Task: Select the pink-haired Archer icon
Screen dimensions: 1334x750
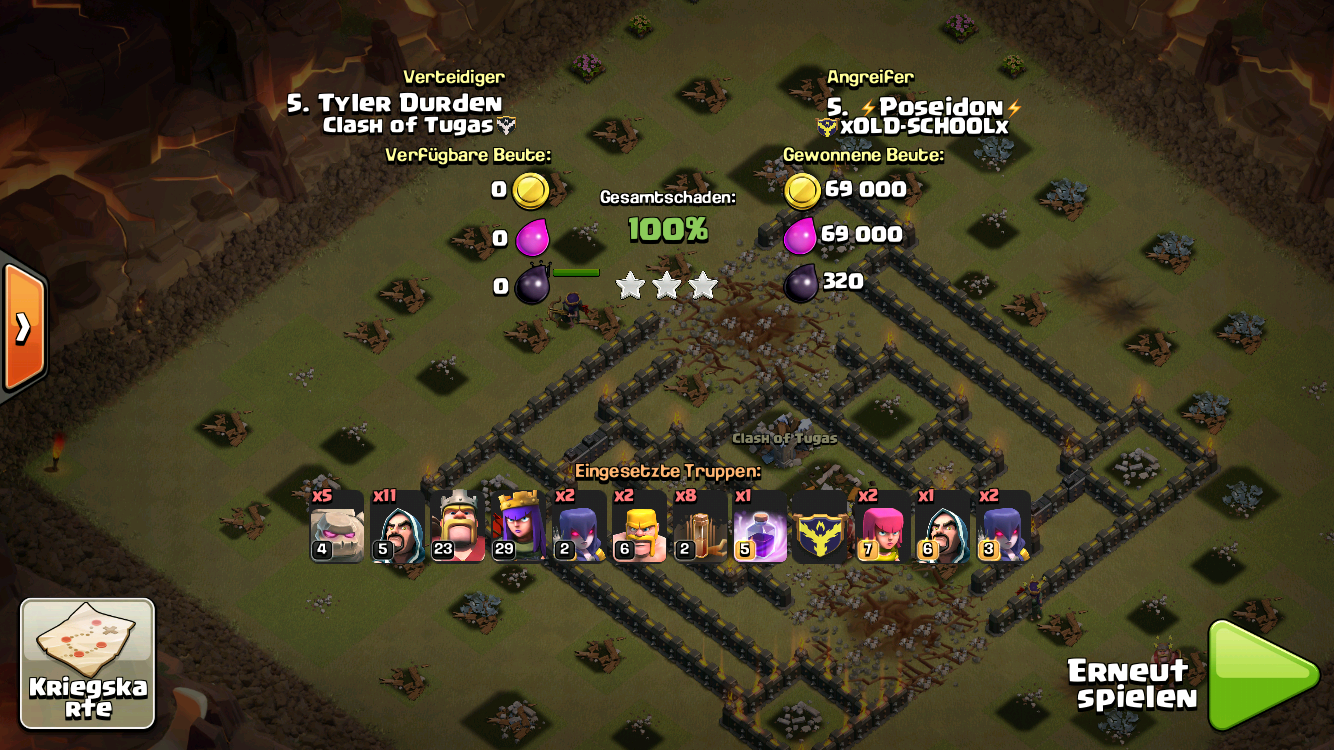Action: 881,527
